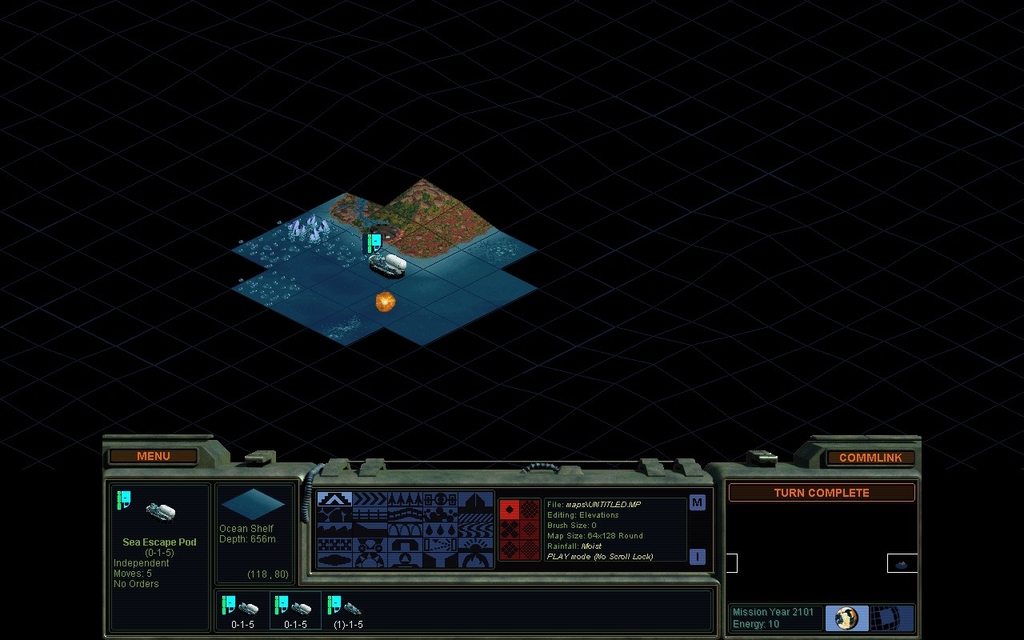
Task: Click the world minimap panel
Action: tap(821, 552)
